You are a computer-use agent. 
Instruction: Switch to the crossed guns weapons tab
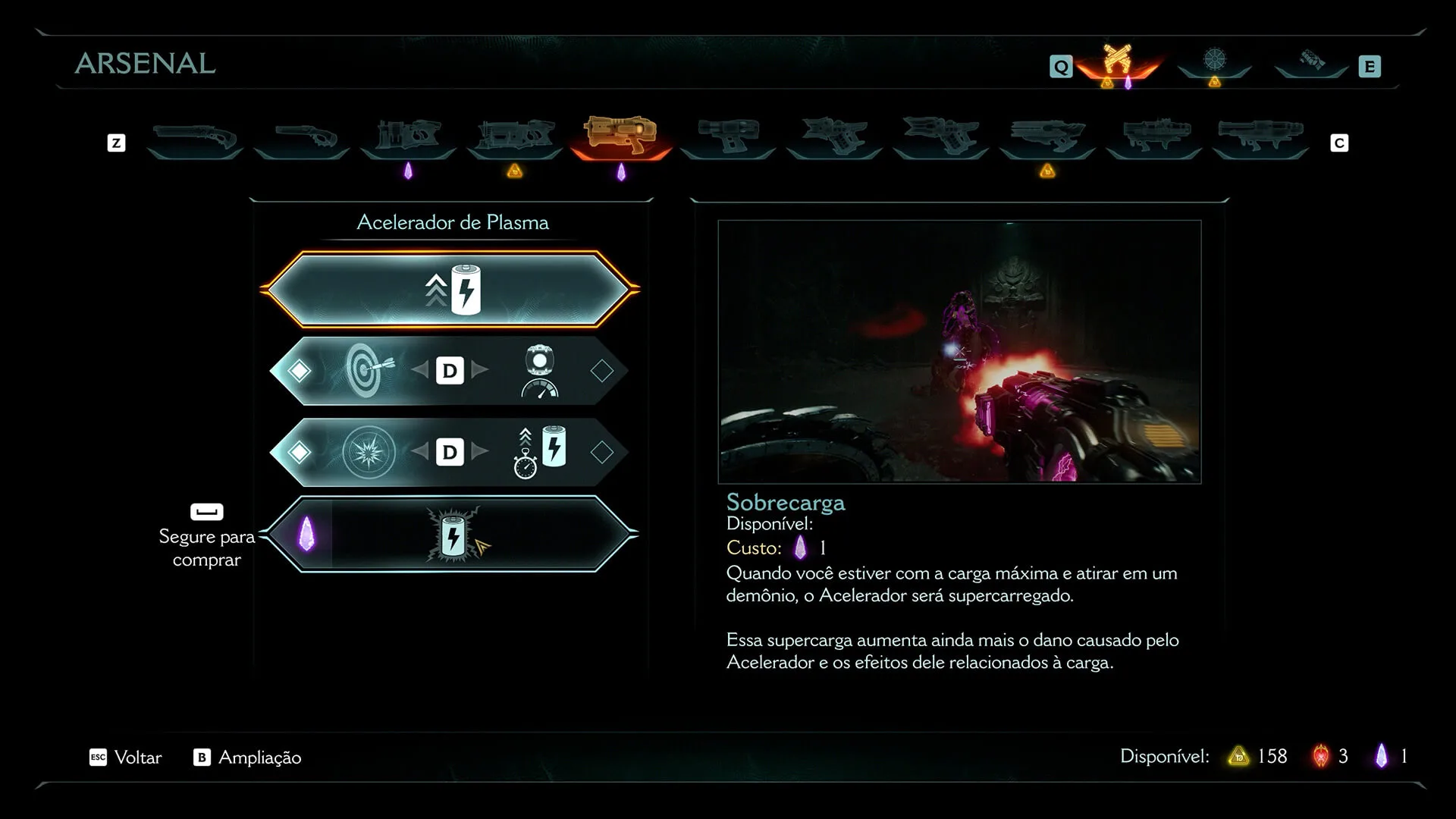click(x=1118, y=61)
